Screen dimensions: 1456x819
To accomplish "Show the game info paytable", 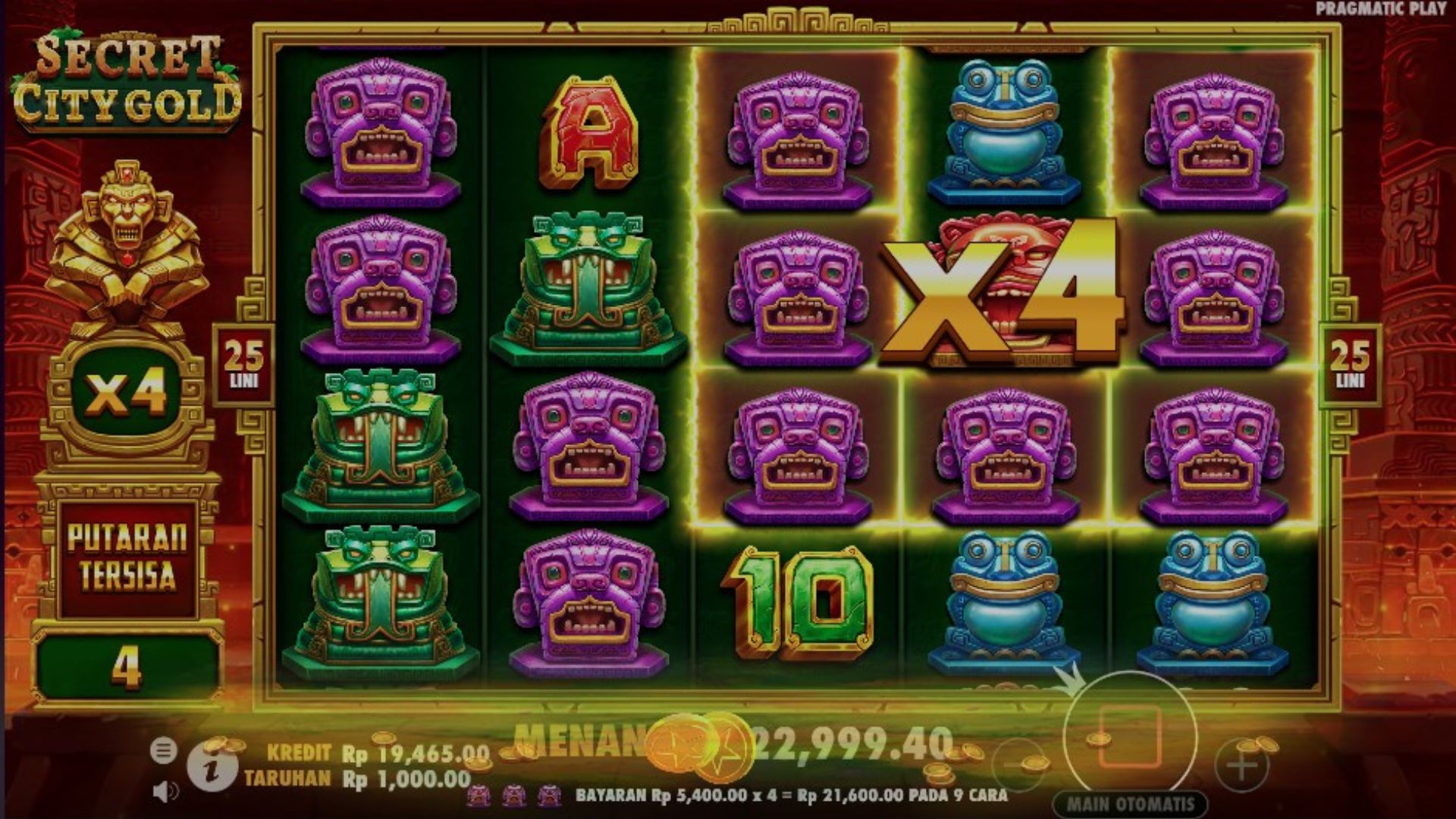I will tap(212, 770).
